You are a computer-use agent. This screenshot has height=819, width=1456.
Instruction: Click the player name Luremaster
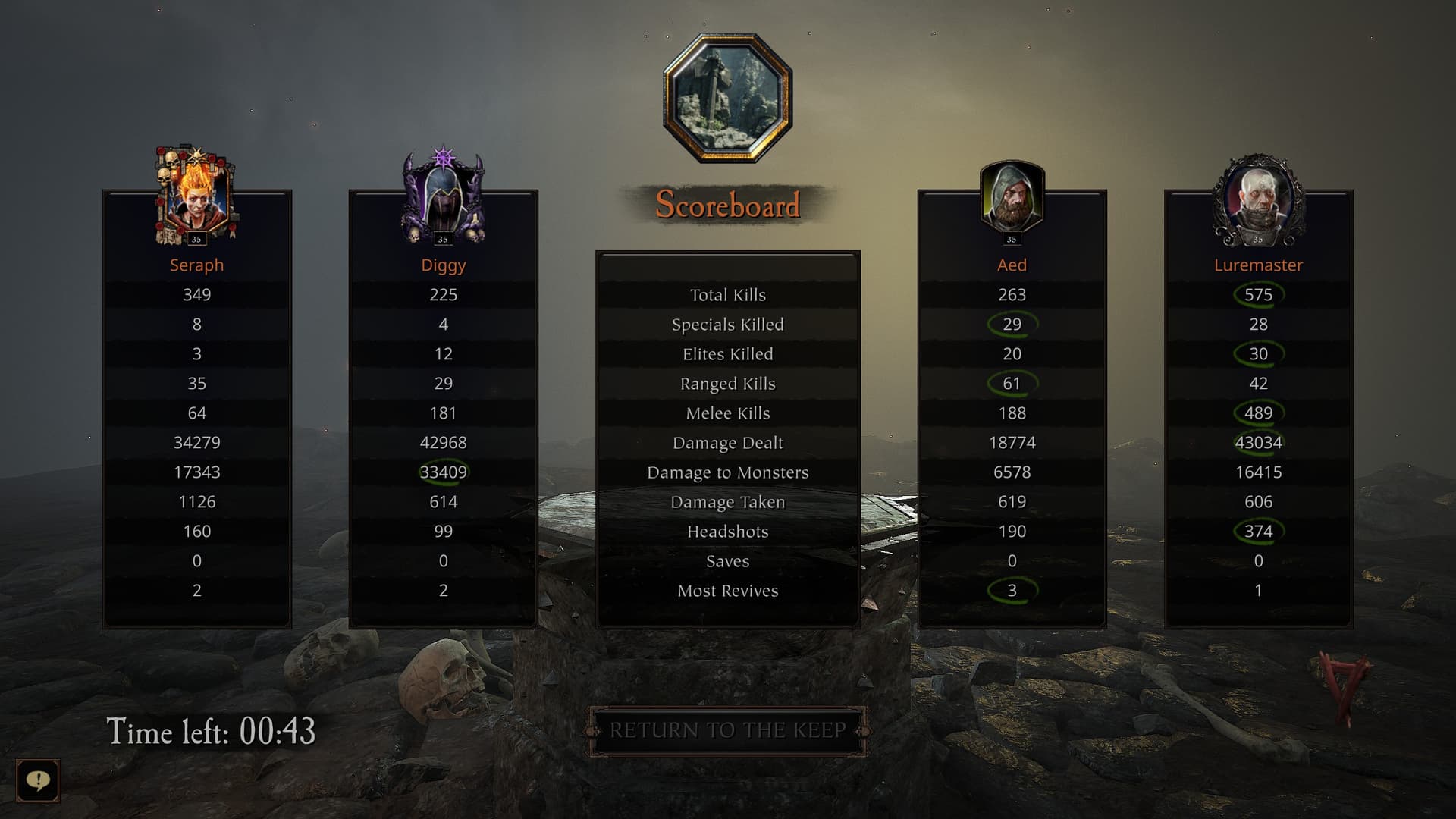[1258, 265]
